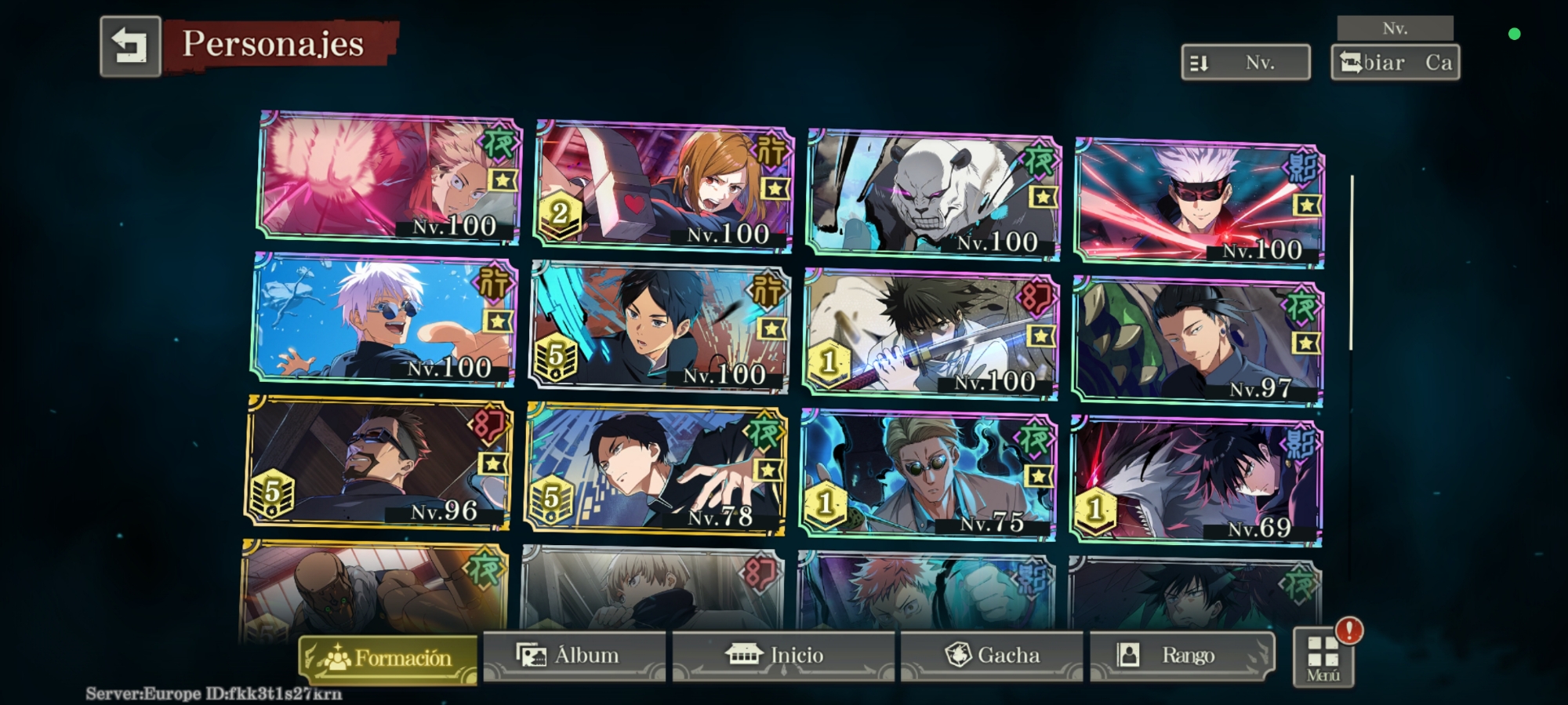Image resolution: width=1568 pixels, height=705 pixels.
Task: Choose the level 97 character card
Action: 1197,342
